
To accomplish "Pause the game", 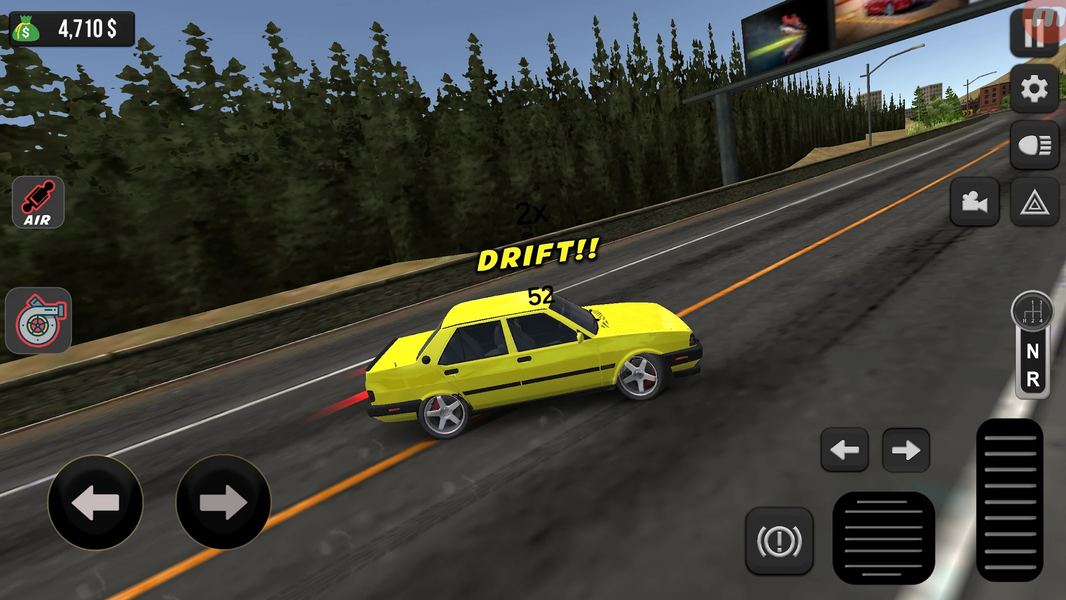I will [x=1036, y=32].
